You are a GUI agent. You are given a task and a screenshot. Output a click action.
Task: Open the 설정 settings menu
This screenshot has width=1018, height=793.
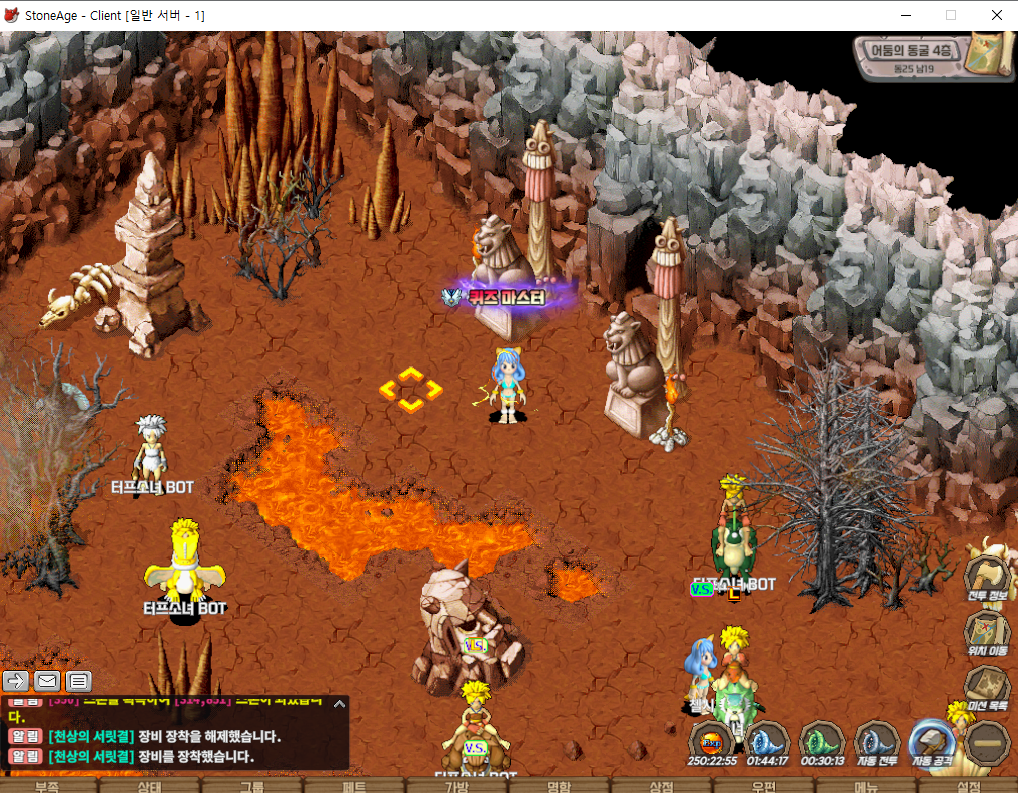tap(968, 786)
